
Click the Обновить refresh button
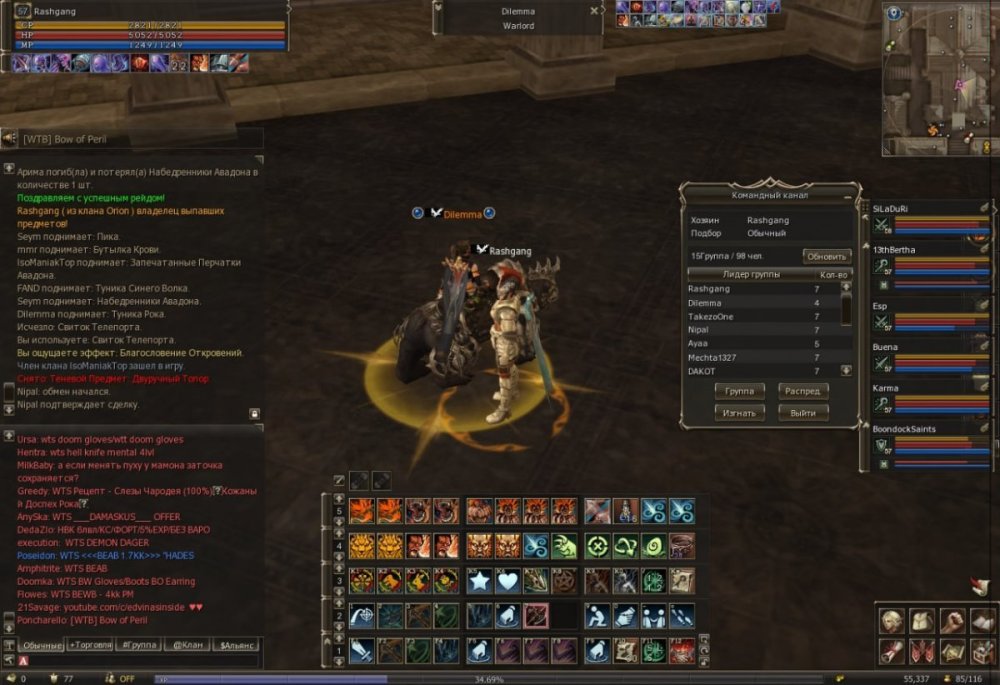pyautogui.click(x=827, y=256)
